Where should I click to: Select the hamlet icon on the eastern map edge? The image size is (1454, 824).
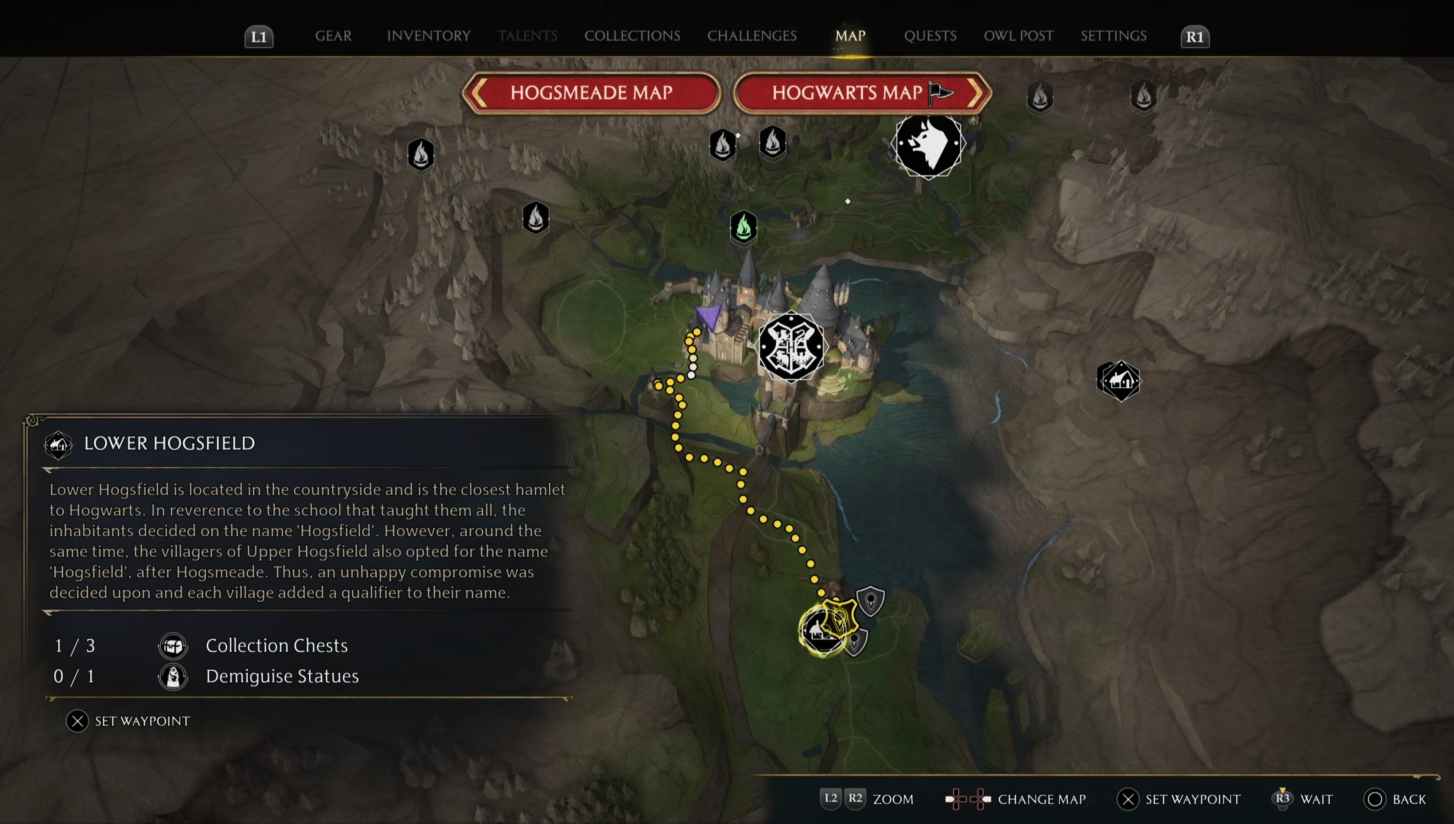point(1118,380)
